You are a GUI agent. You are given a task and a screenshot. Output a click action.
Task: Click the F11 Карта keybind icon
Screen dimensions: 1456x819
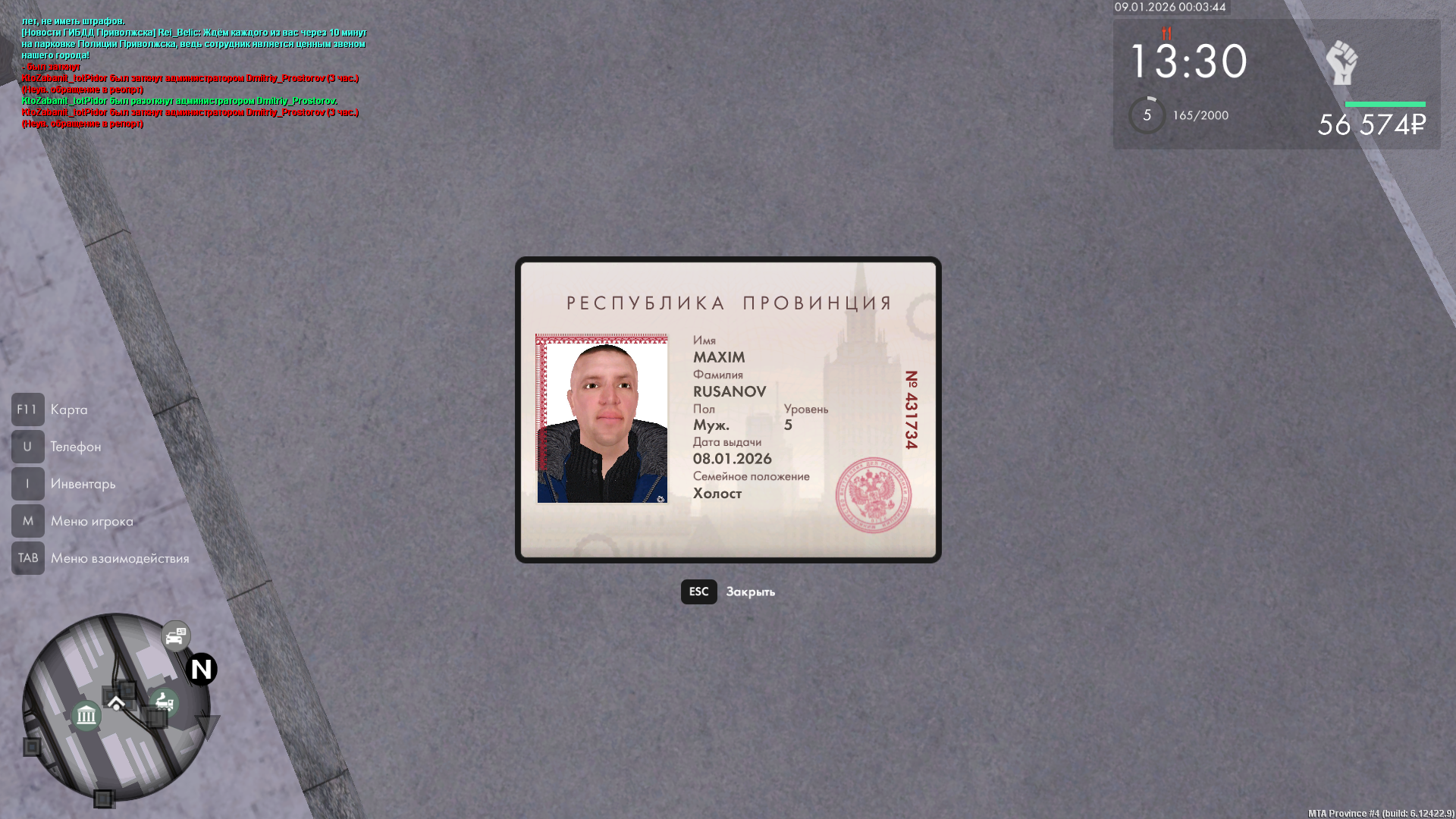point(27,409)
